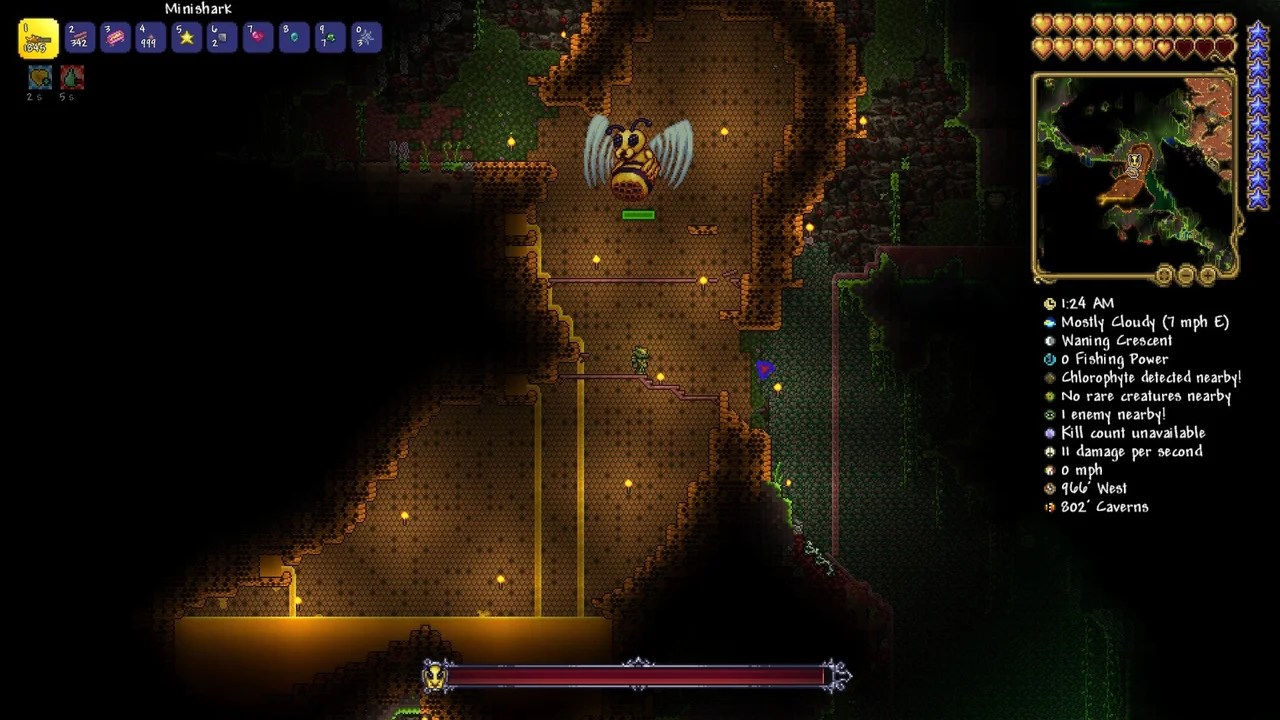The image size is (1280, 720).
Task: Click the Waning Crescent moon phase icon
Action: coord(1048,340)
